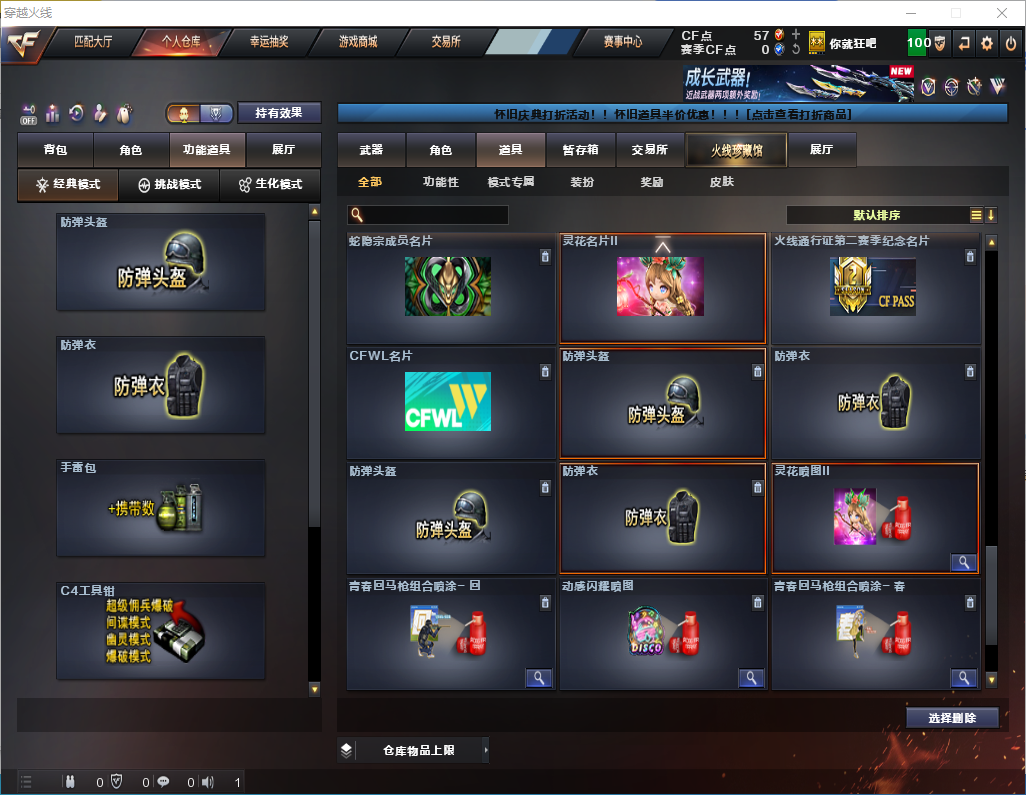Expand the 仓库物品上限 panel
The height and width of the screenshot is (795, 1026).
tap(415, 750)
